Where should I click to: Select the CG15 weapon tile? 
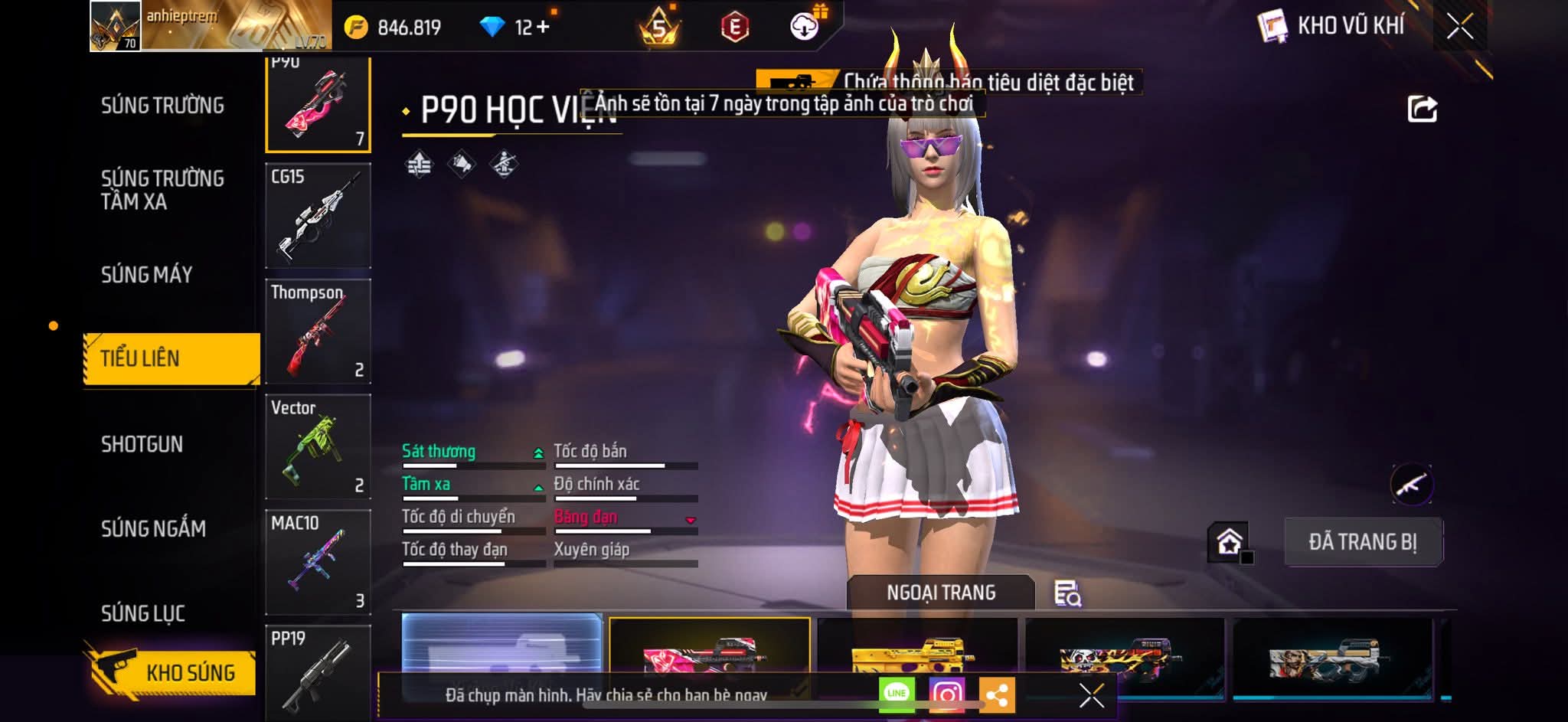click(318, 215)
